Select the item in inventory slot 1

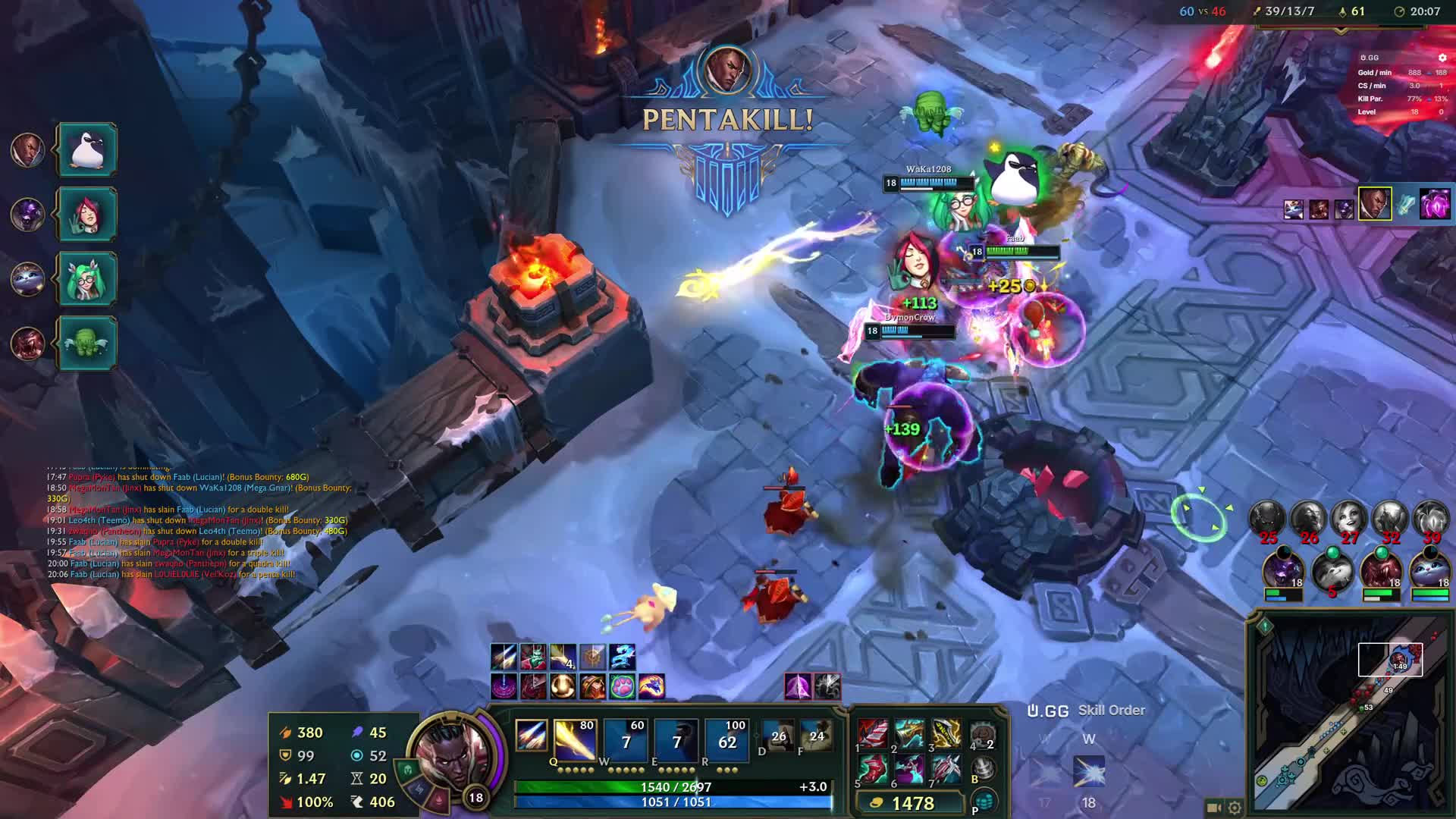873,734
